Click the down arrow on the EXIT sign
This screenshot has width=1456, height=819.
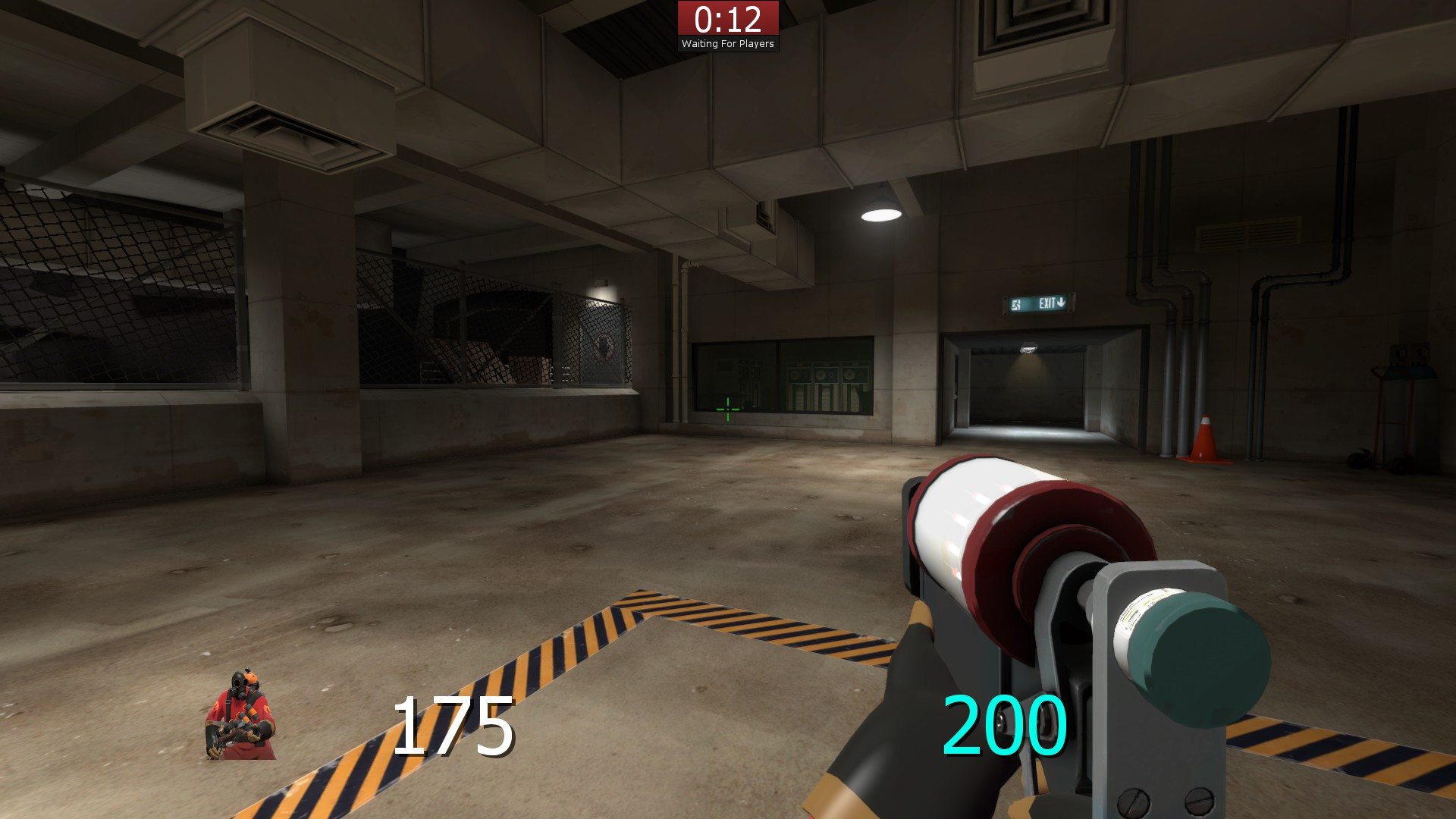pos(1061,303)
